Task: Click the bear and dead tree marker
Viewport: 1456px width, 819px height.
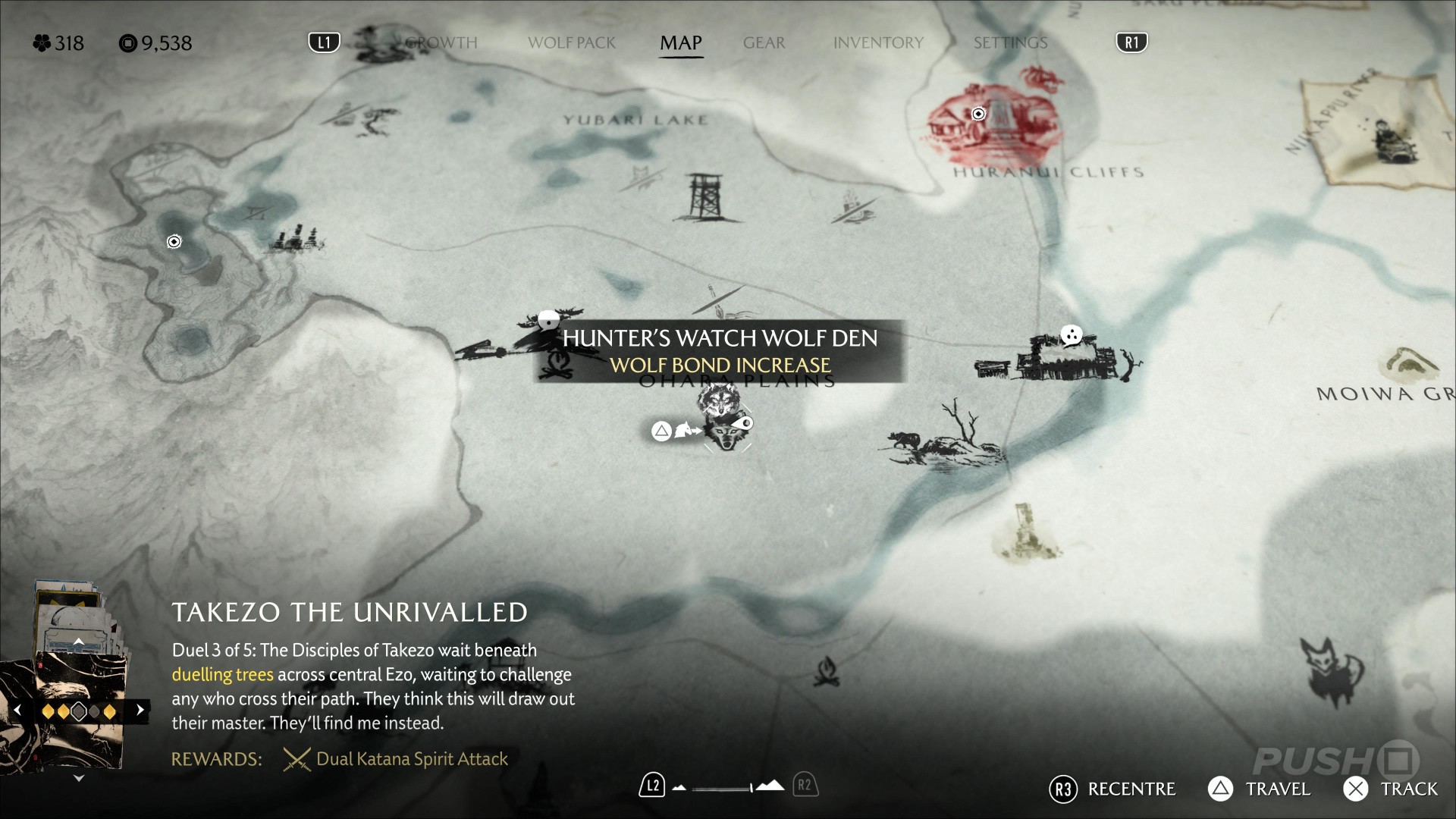Action: (x=948, y=438)
